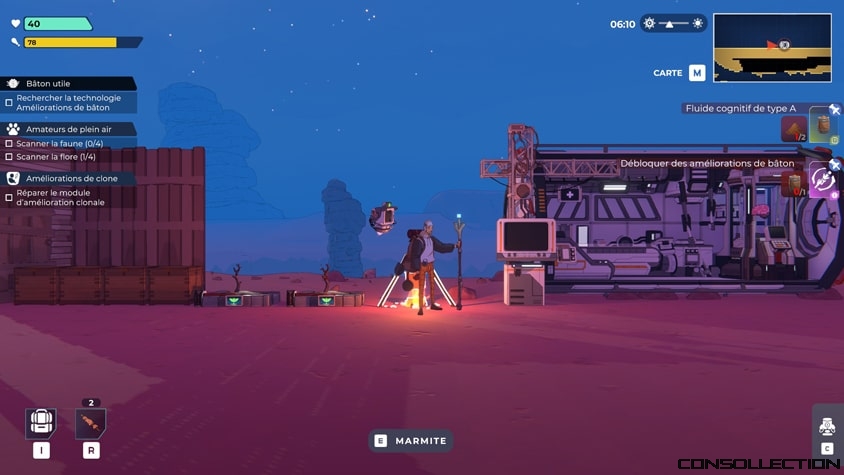This screenshot has height=475, width=844.
Task: Select the consumable item slot with count 2
Action: 91,423
